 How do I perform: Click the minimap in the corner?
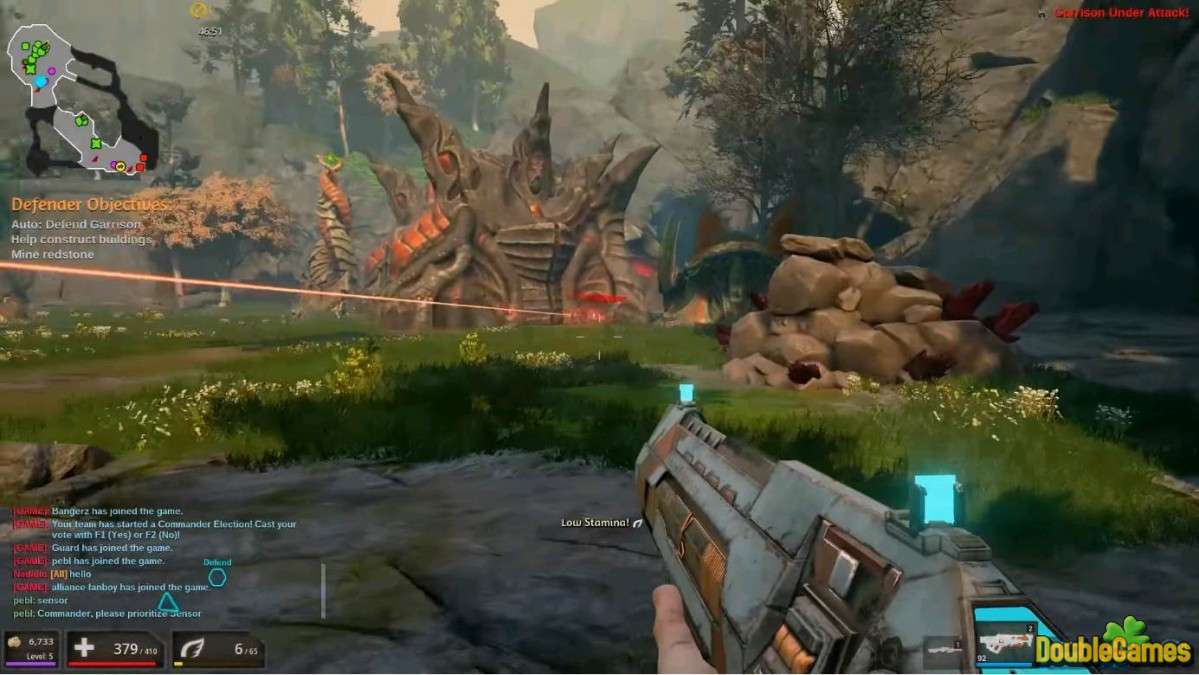[x=82, y=98]
